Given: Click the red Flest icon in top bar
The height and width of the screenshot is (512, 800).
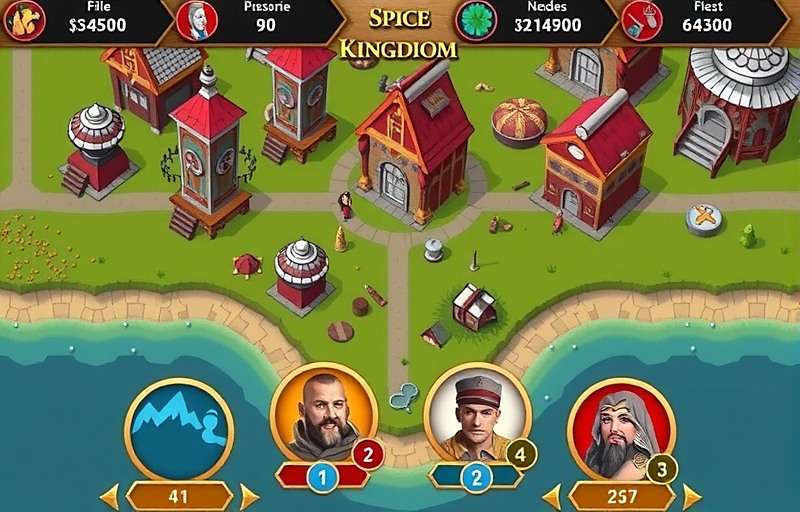Looking at the screenshot, I should point(641,21).
